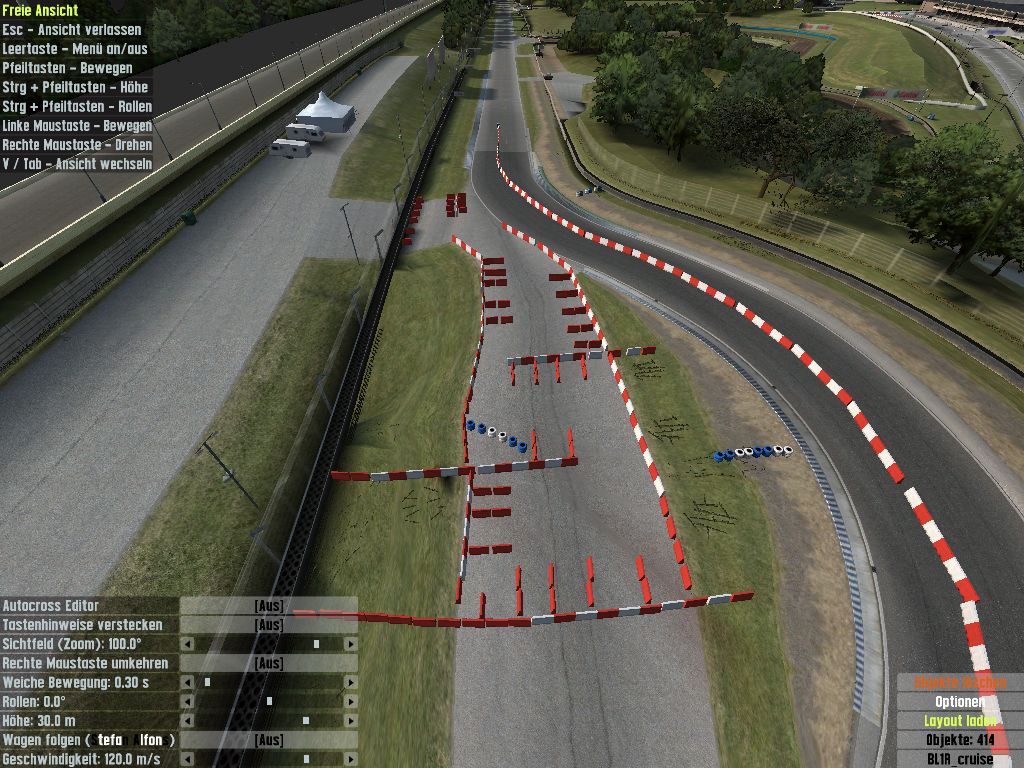Click the Weiche Bewegung slider handle

[x=207, y=682]
